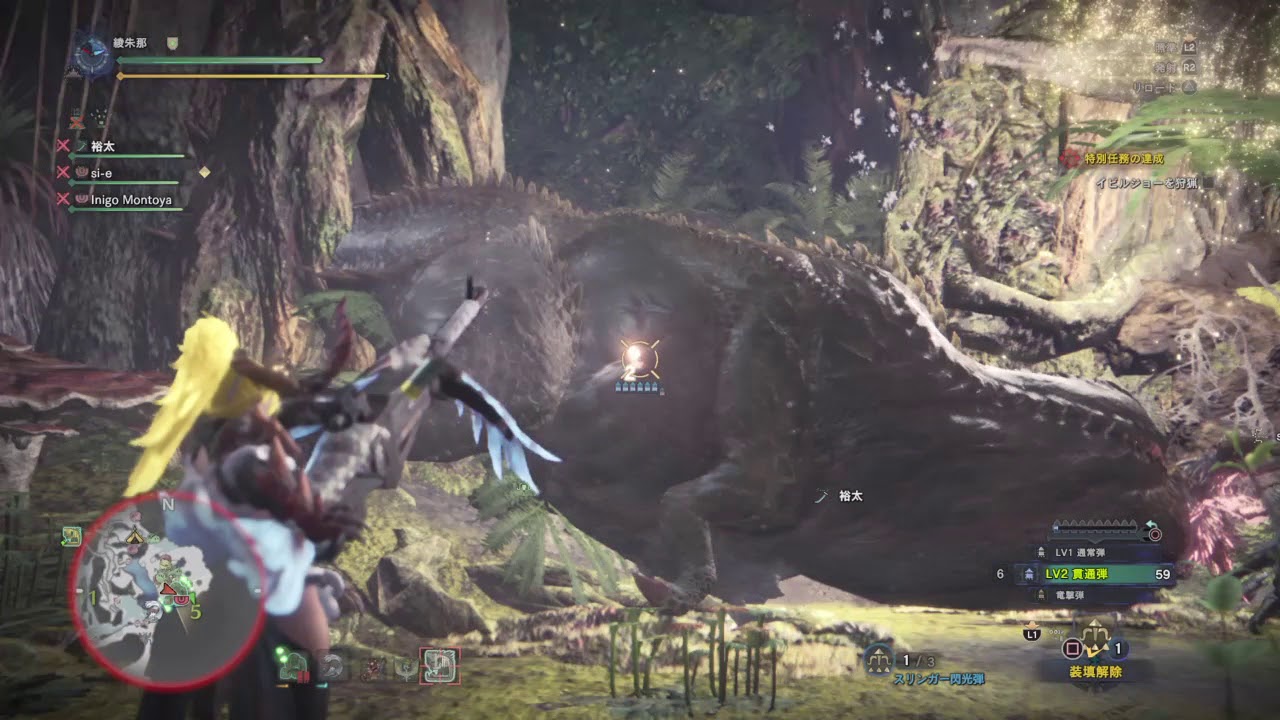Click the red-framed monster icon in status bar
The width and height of the screenshot is (1280, 720).
(x=440, y=666)
